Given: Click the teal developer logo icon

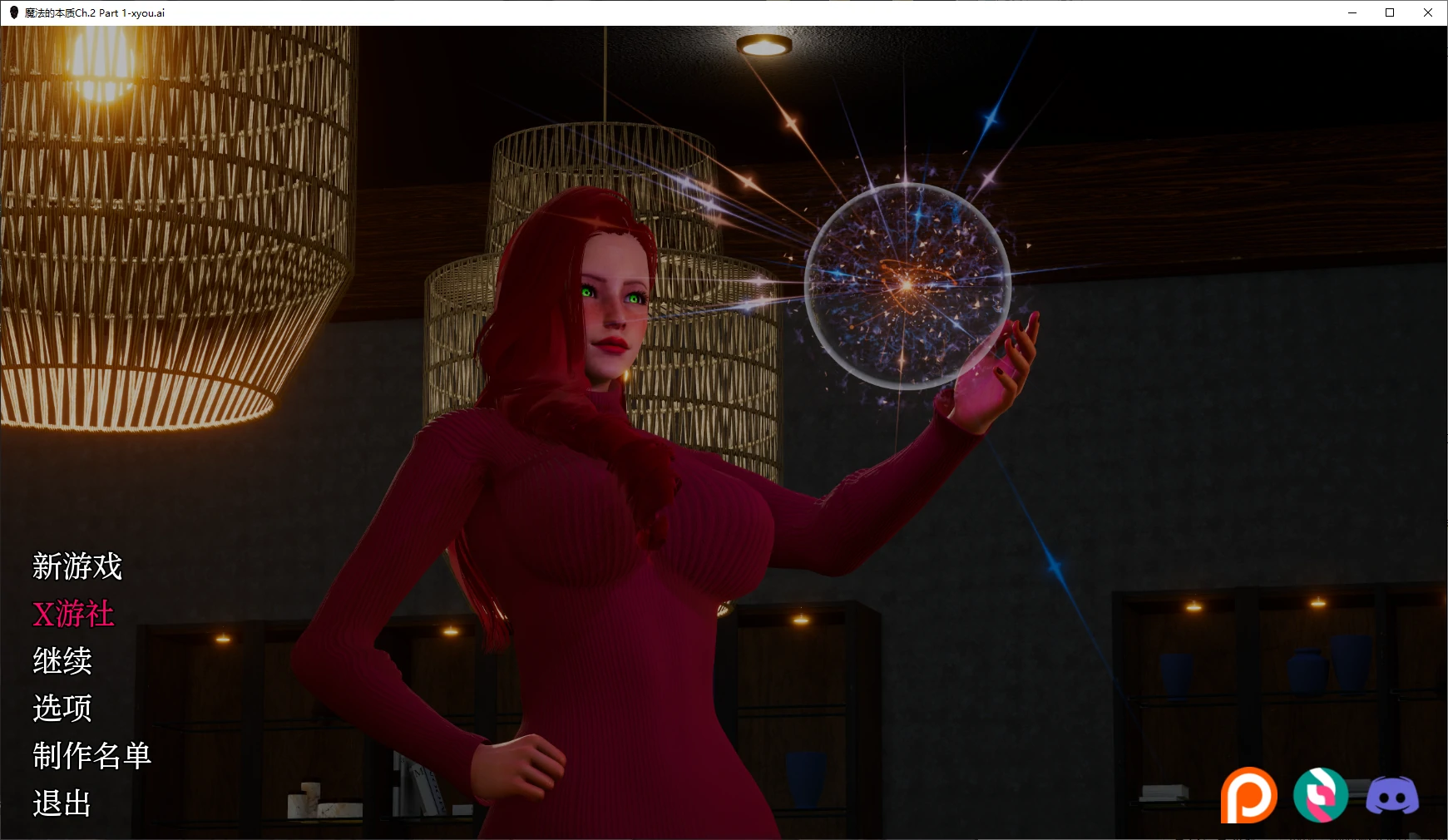Looking at the screenshot, I should [x=1320, y=794].
